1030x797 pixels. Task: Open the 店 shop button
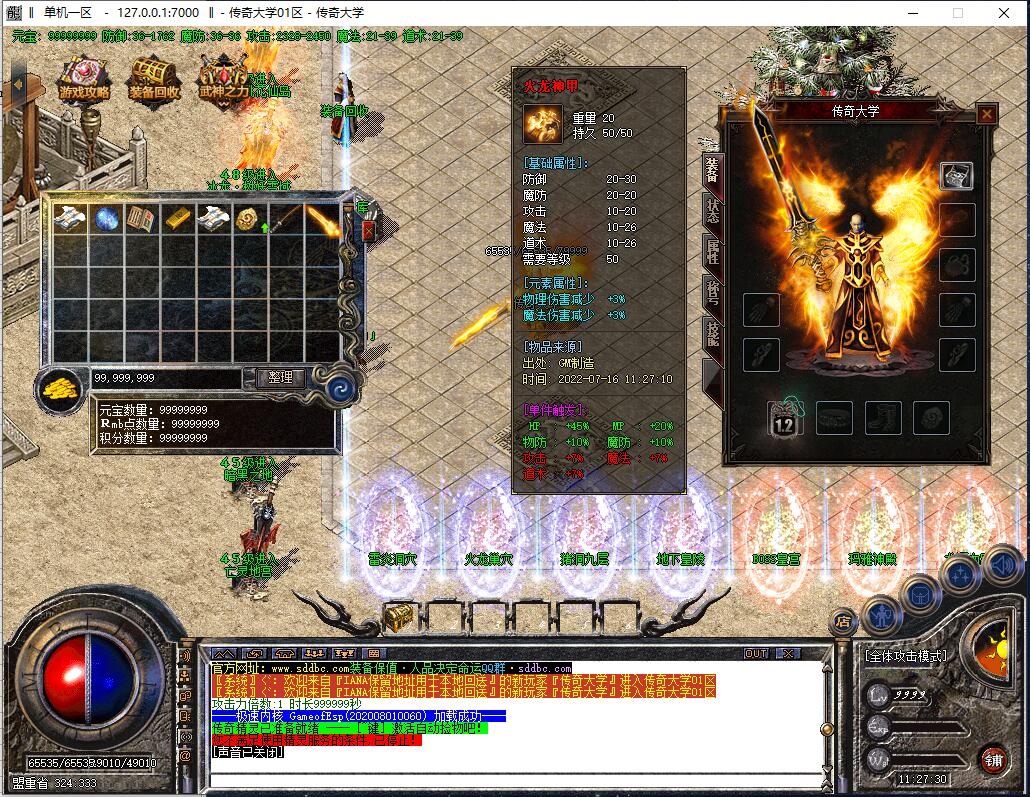[844, 621]
